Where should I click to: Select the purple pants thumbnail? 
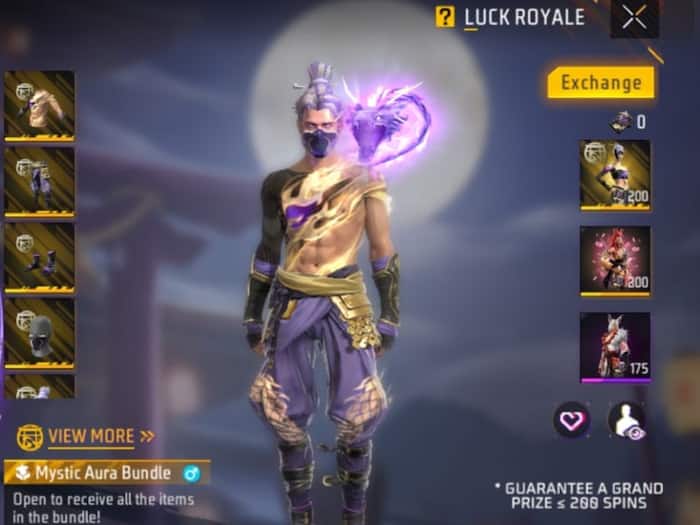pos(39,181)
